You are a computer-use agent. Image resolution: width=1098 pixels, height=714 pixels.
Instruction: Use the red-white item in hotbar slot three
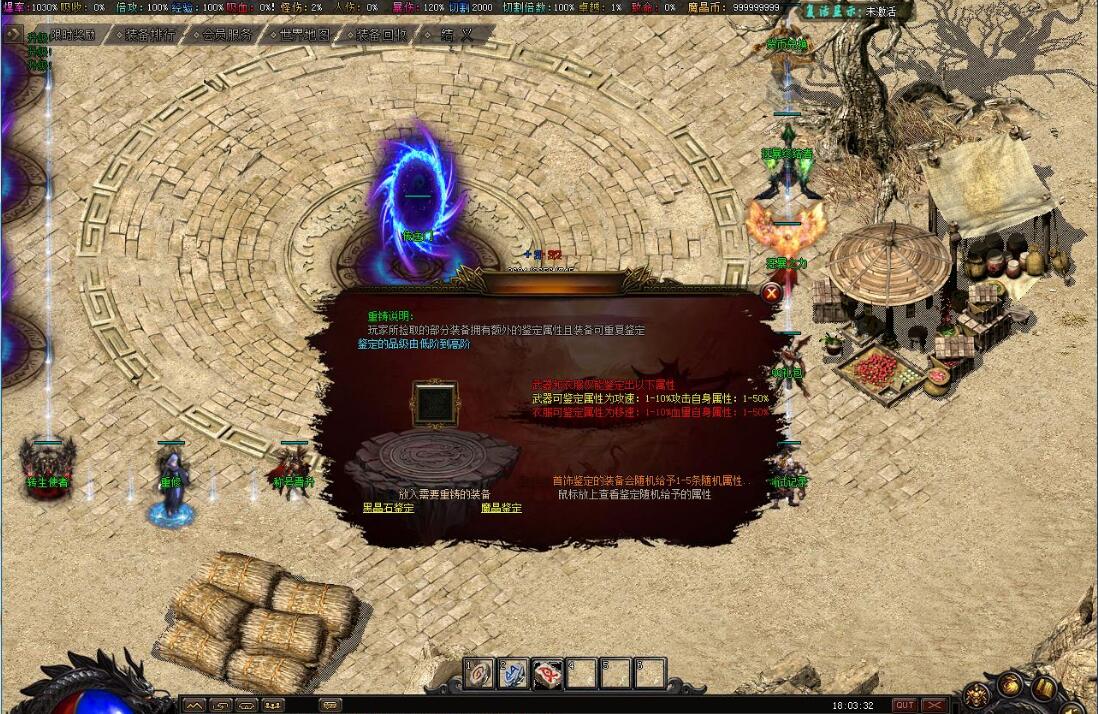[548, 673]
